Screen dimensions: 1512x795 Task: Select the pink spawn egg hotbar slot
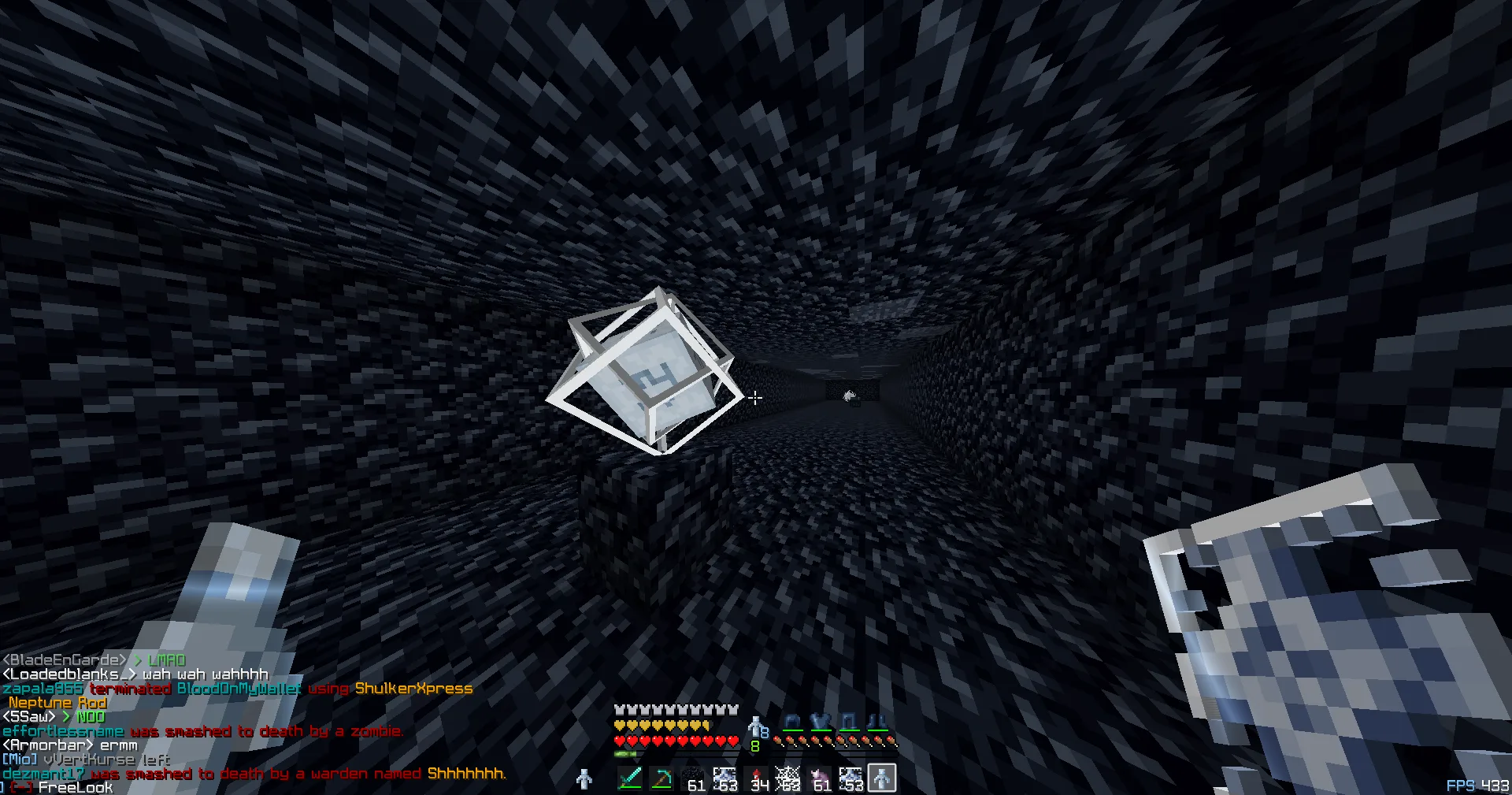click(818, 778)
